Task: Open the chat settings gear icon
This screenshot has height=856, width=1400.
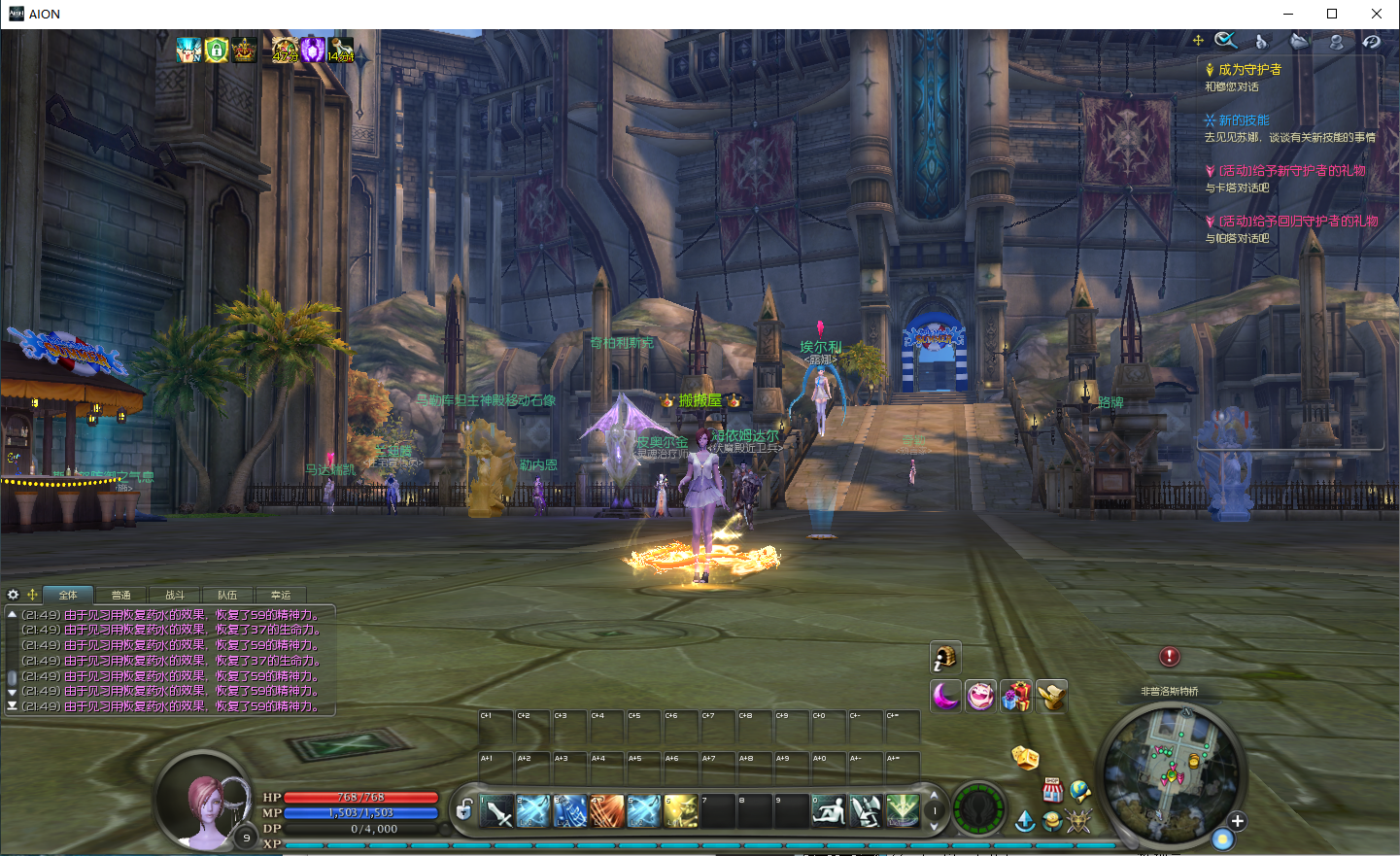Action: 13,595
